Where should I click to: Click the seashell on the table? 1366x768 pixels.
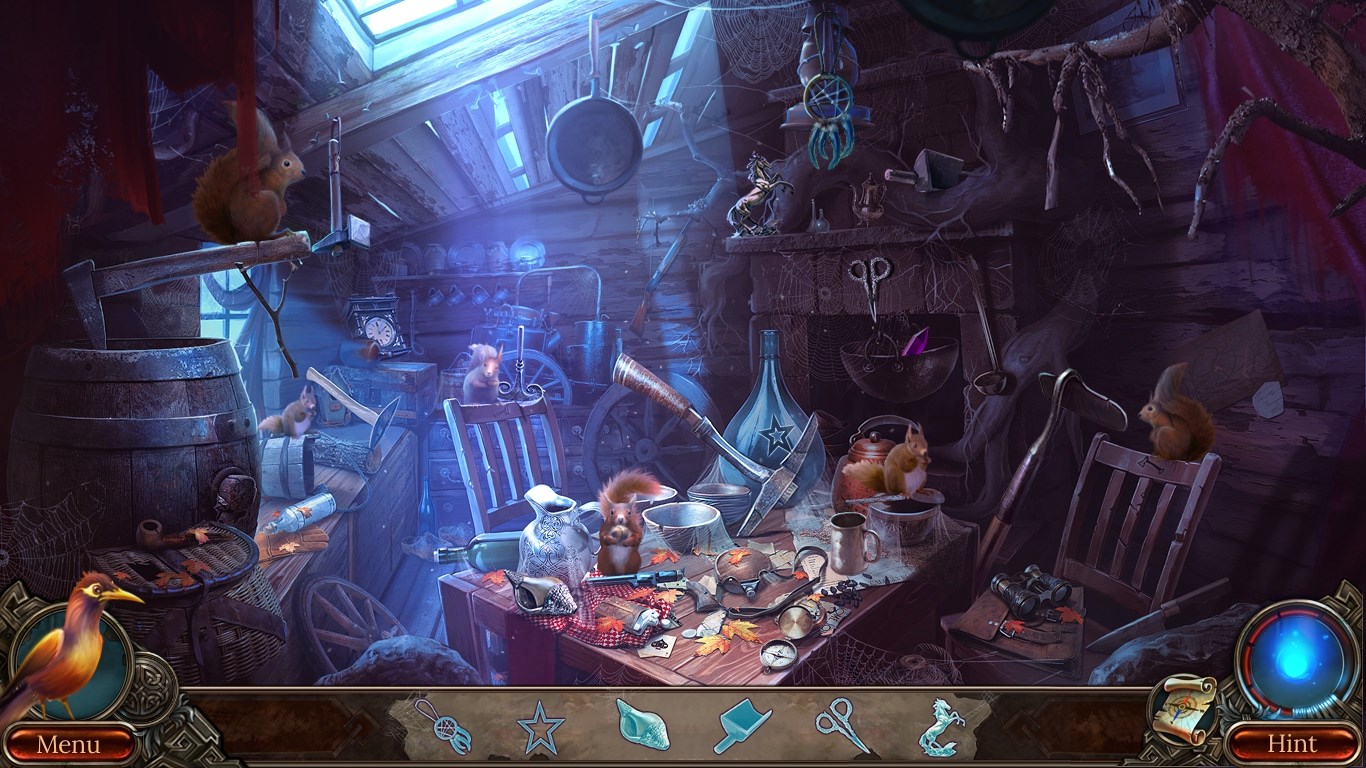click(541, 593)
